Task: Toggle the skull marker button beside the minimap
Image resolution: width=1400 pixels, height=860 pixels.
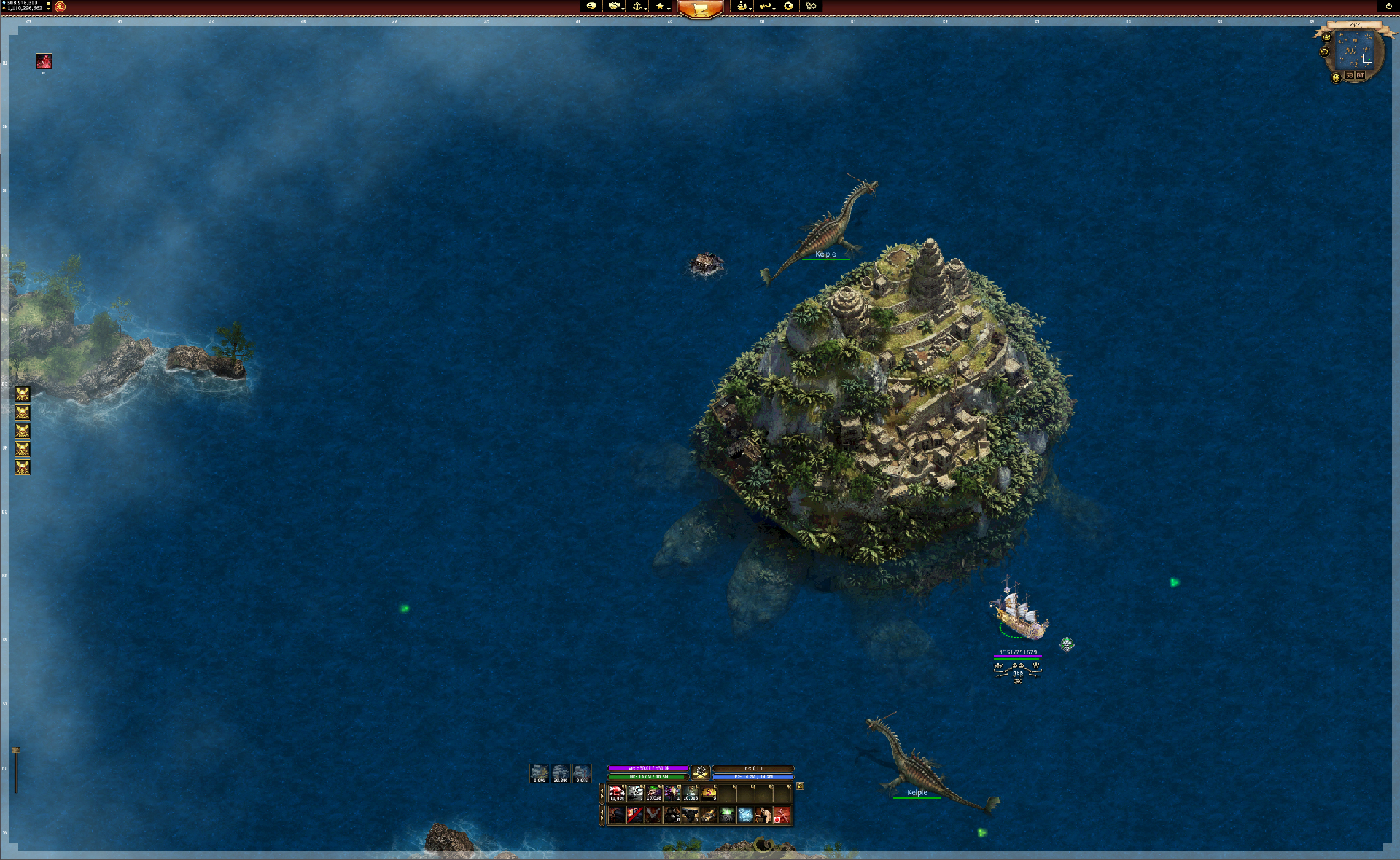Action: pyautogui.click(x=1326, y=52)
